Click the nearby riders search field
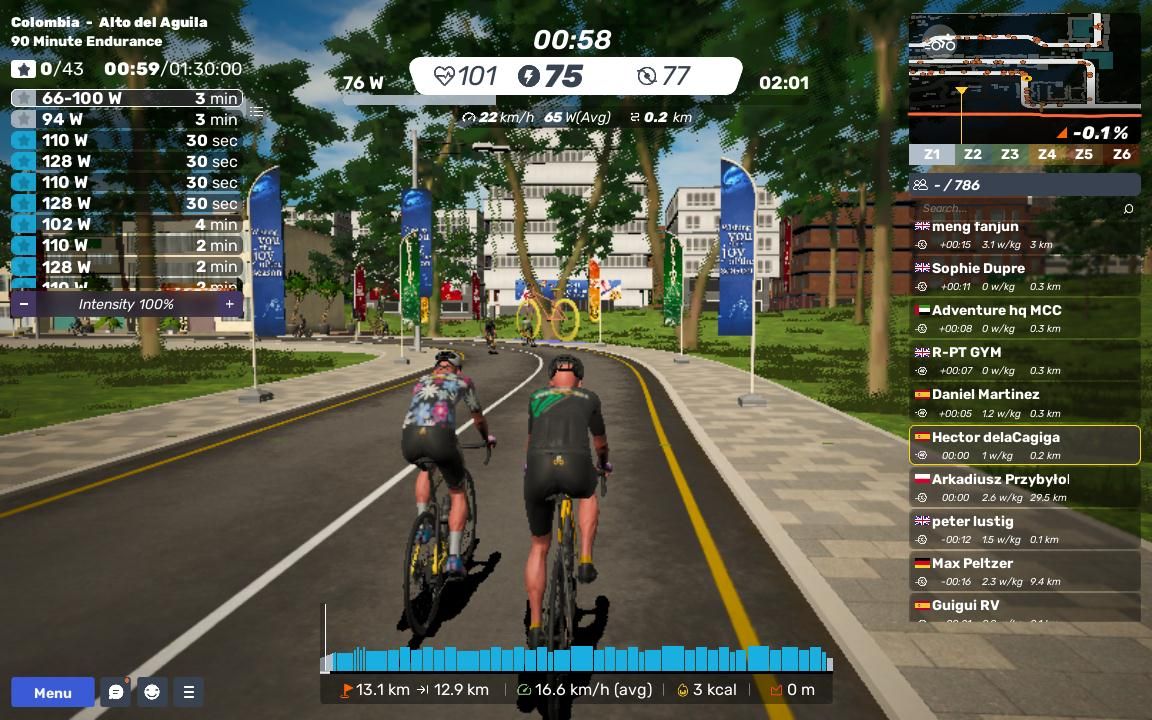The height and width of the screenshot is (720, 1152). (1020, 208)
